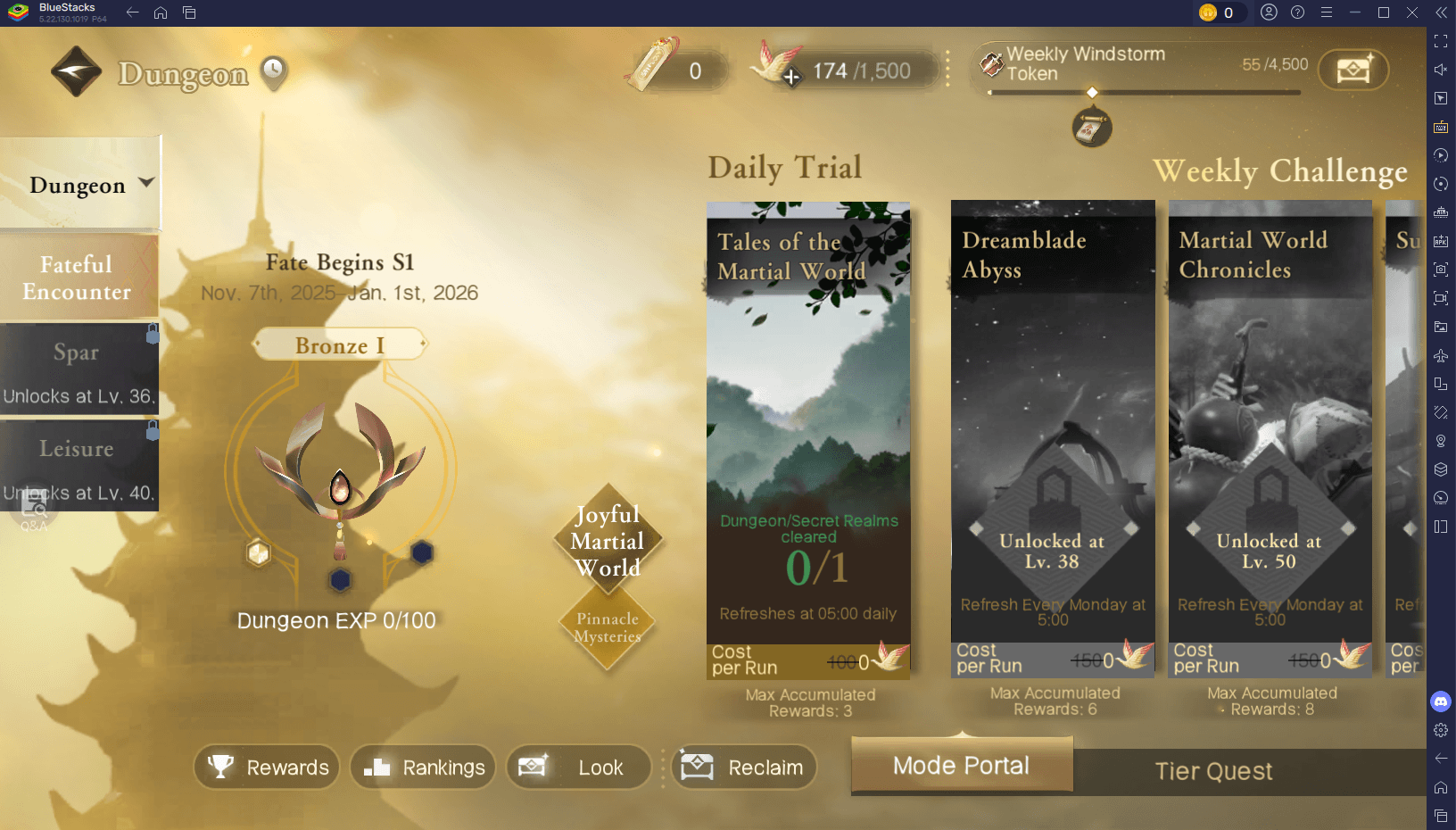Mute audio using the BlueStacks volume icon

click(x=1441, y=70)
